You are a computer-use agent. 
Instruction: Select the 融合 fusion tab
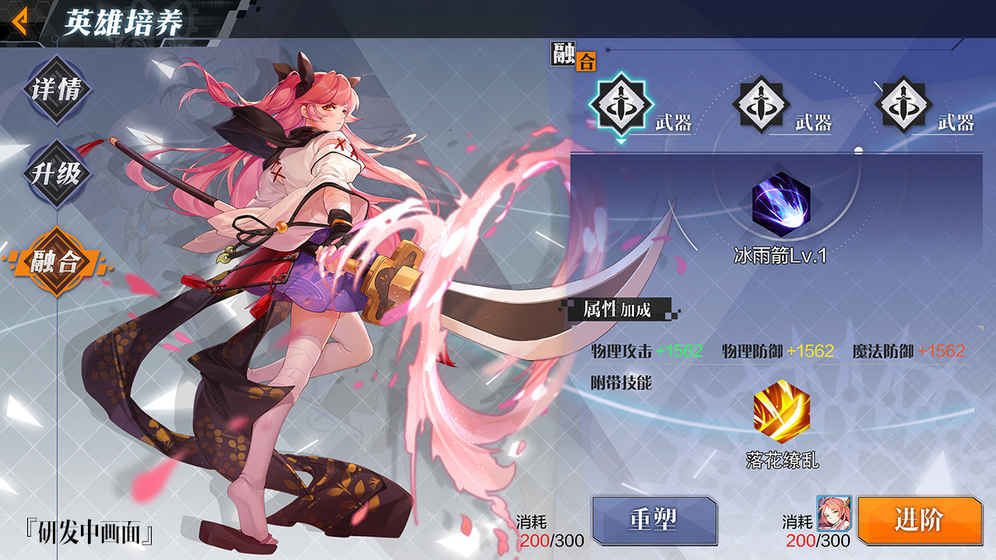pyautogui.click(x=57, y=260)
